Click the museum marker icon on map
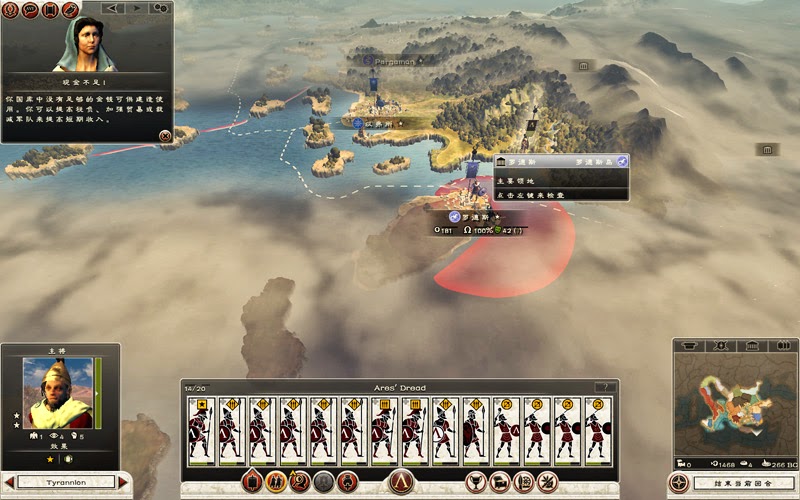 tap(584, 66)
